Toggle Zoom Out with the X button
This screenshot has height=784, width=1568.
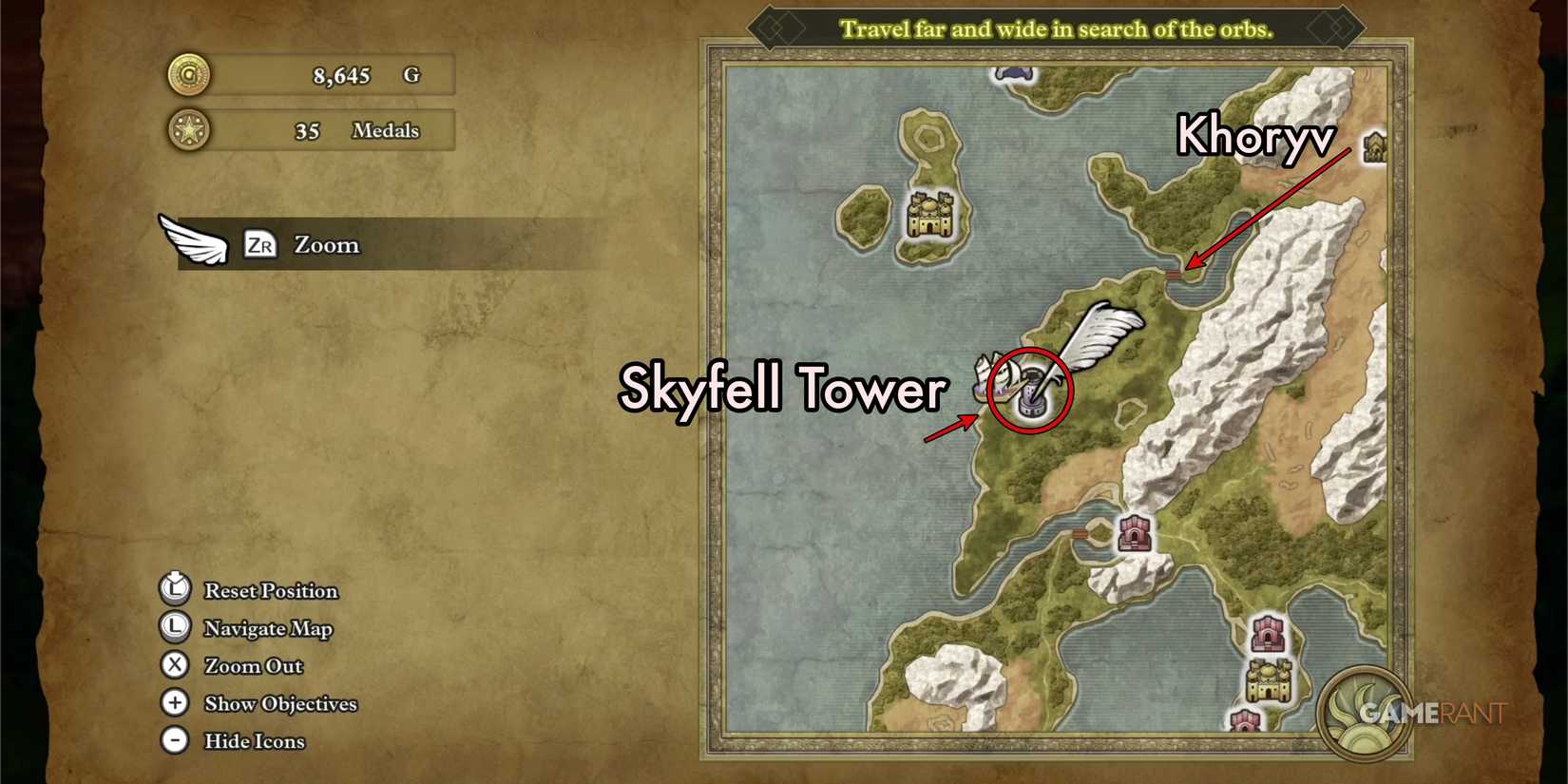(x=174, y=665)
